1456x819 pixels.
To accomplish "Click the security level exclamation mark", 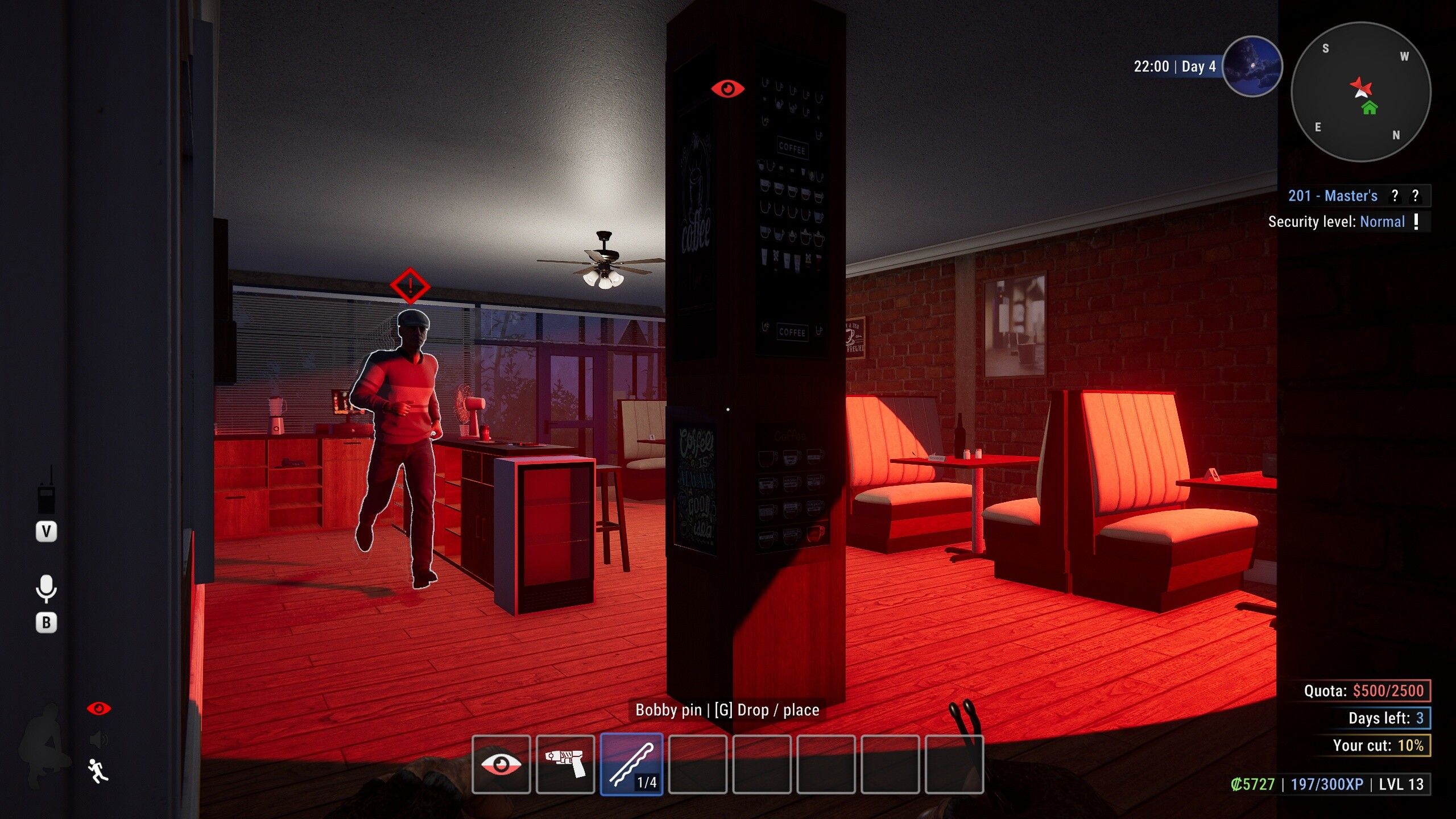I will click(1416, 221).
